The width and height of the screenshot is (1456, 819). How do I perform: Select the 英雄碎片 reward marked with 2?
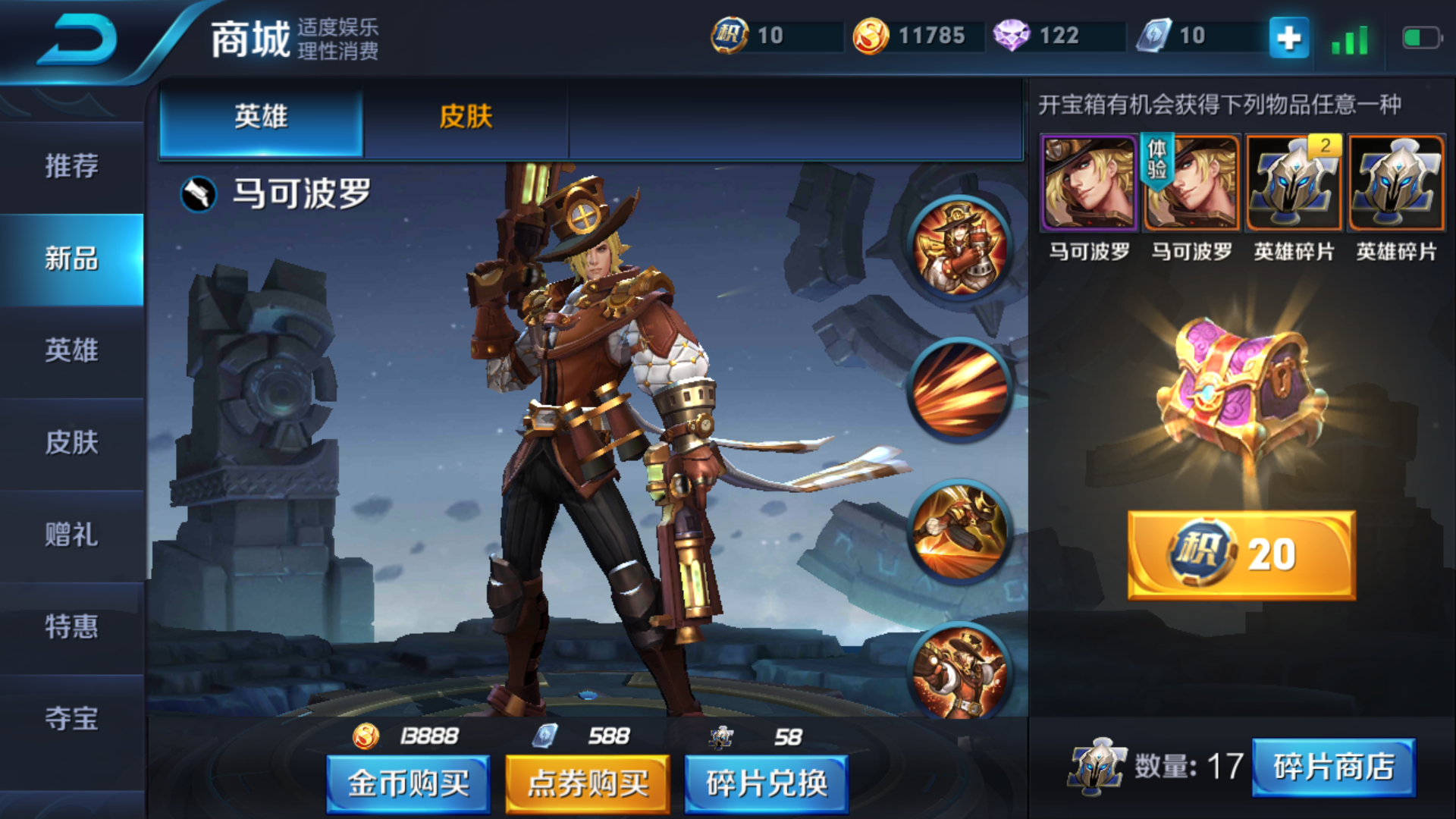(x=1294, y=184)
